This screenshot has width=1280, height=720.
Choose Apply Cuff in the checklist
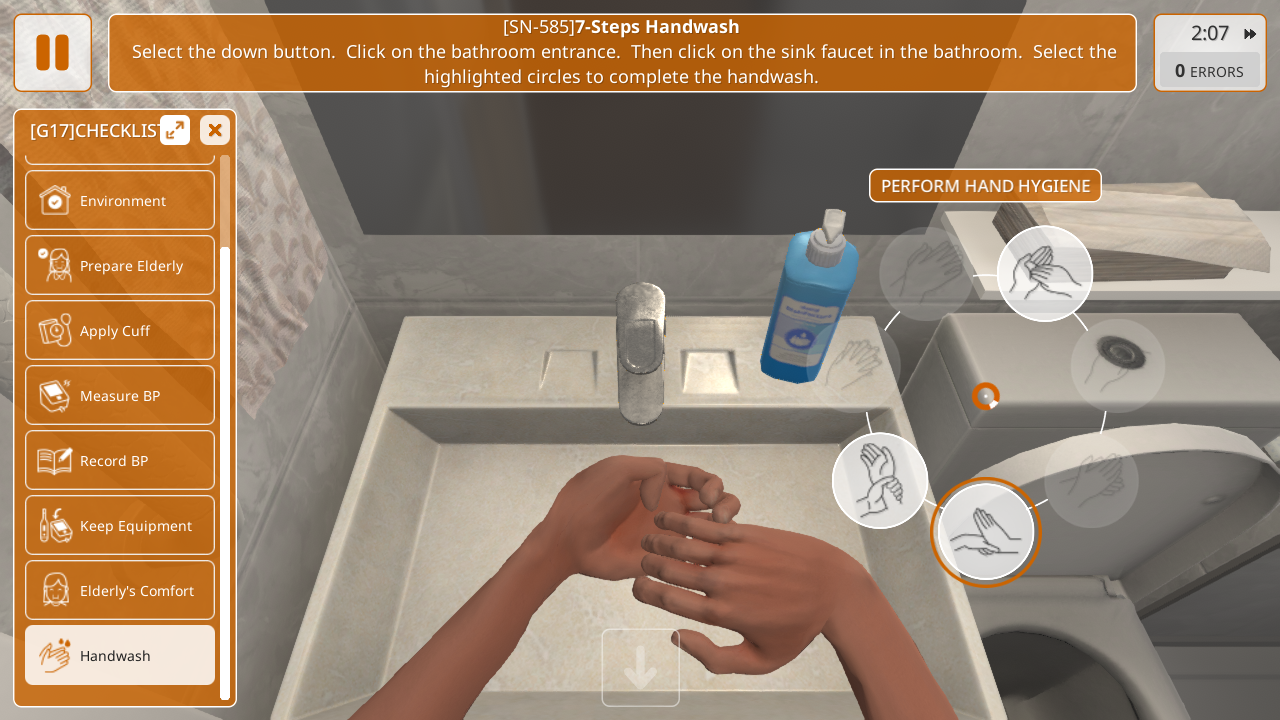tap(120, 330)
